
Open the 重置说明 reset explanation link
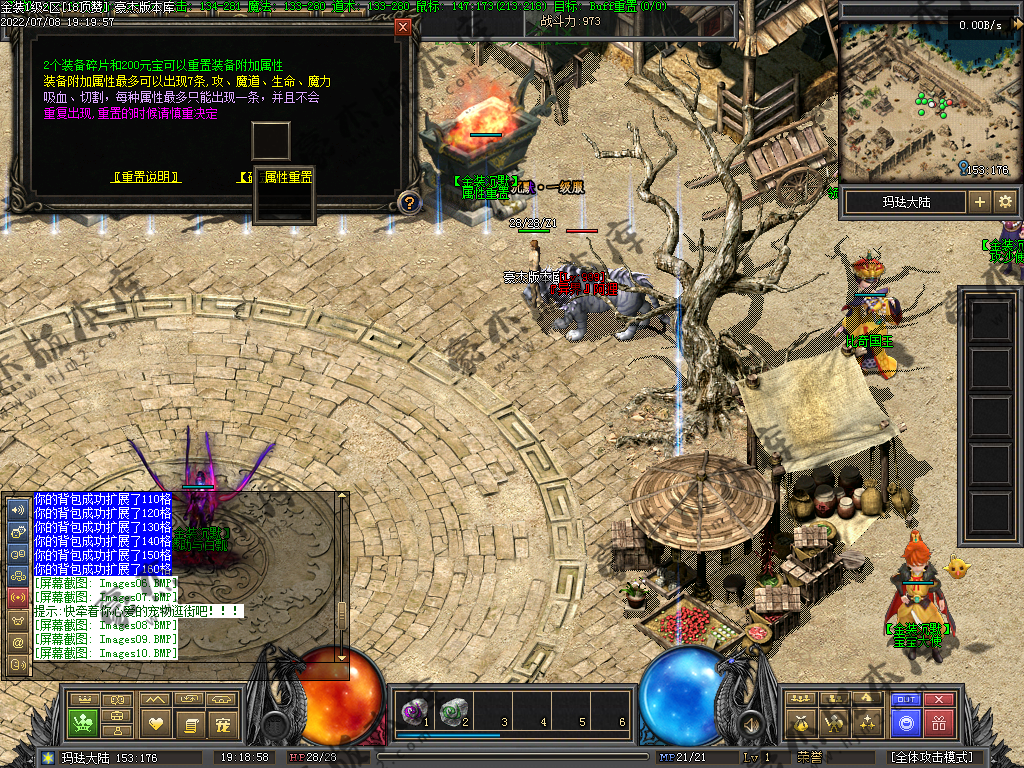(x=146, y=177)
